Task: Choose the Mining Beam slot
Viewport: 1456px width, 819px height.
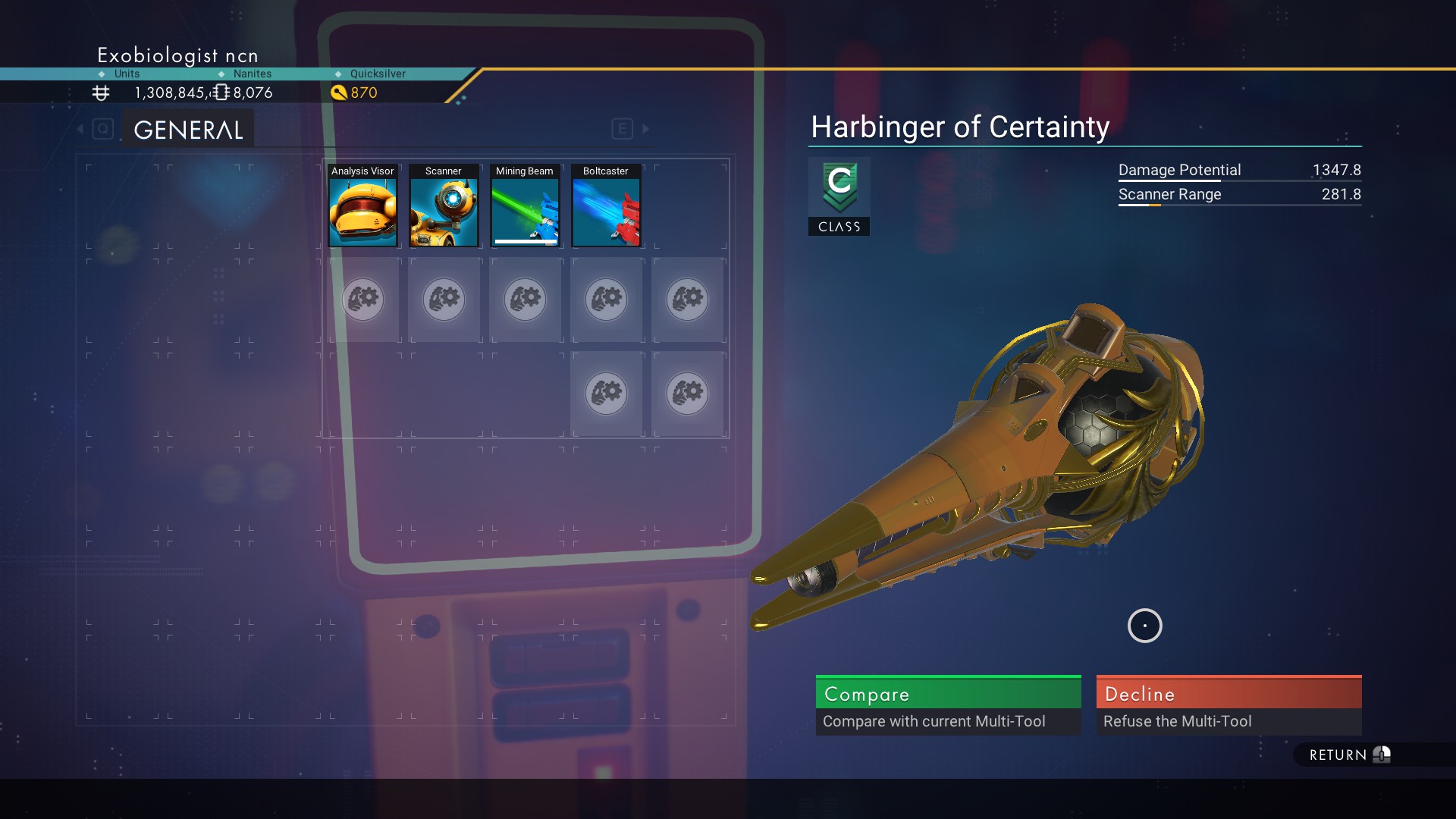Action: 525,206
